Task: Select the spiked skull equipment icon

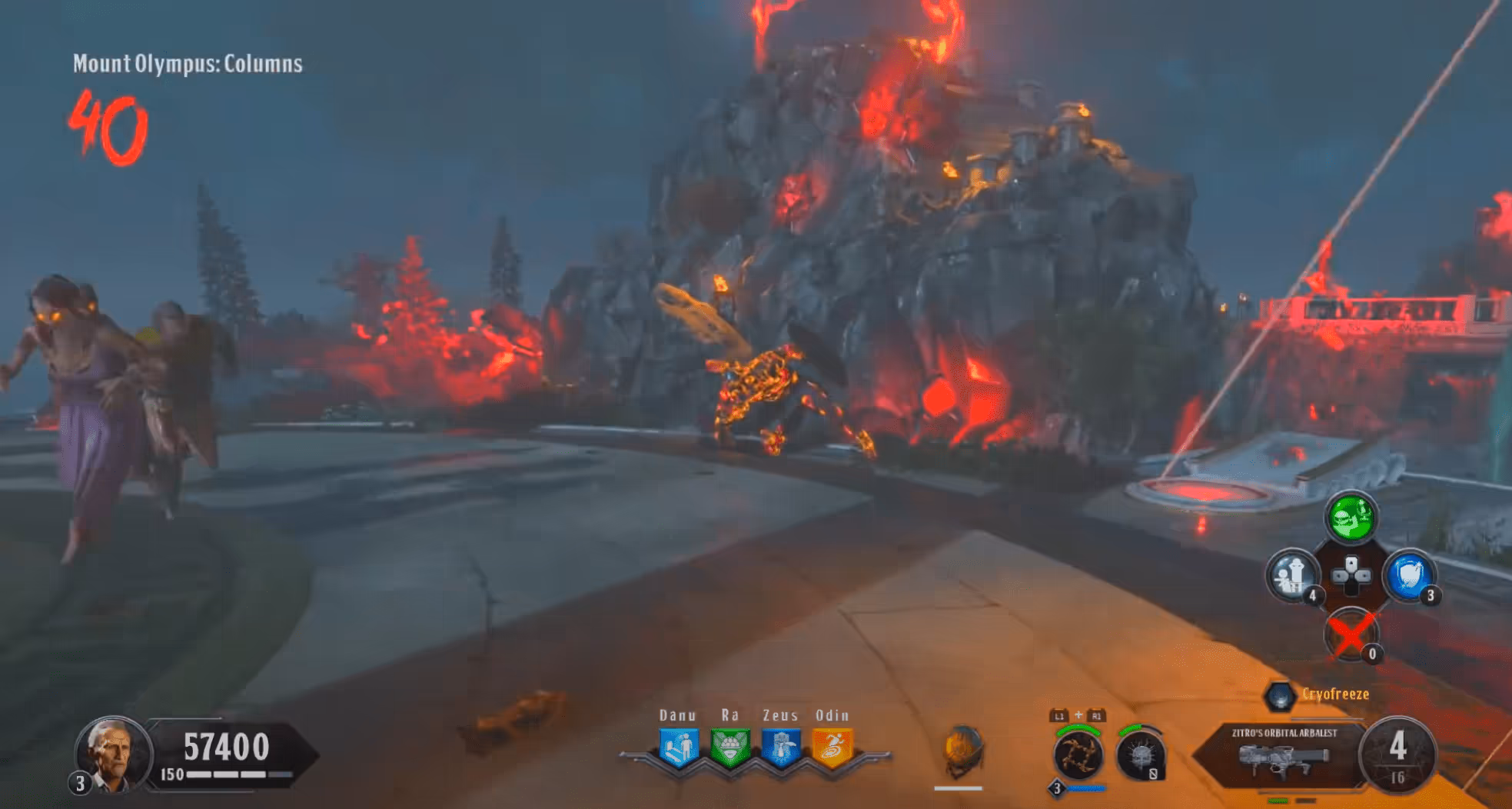Action: pos(1140,755)
